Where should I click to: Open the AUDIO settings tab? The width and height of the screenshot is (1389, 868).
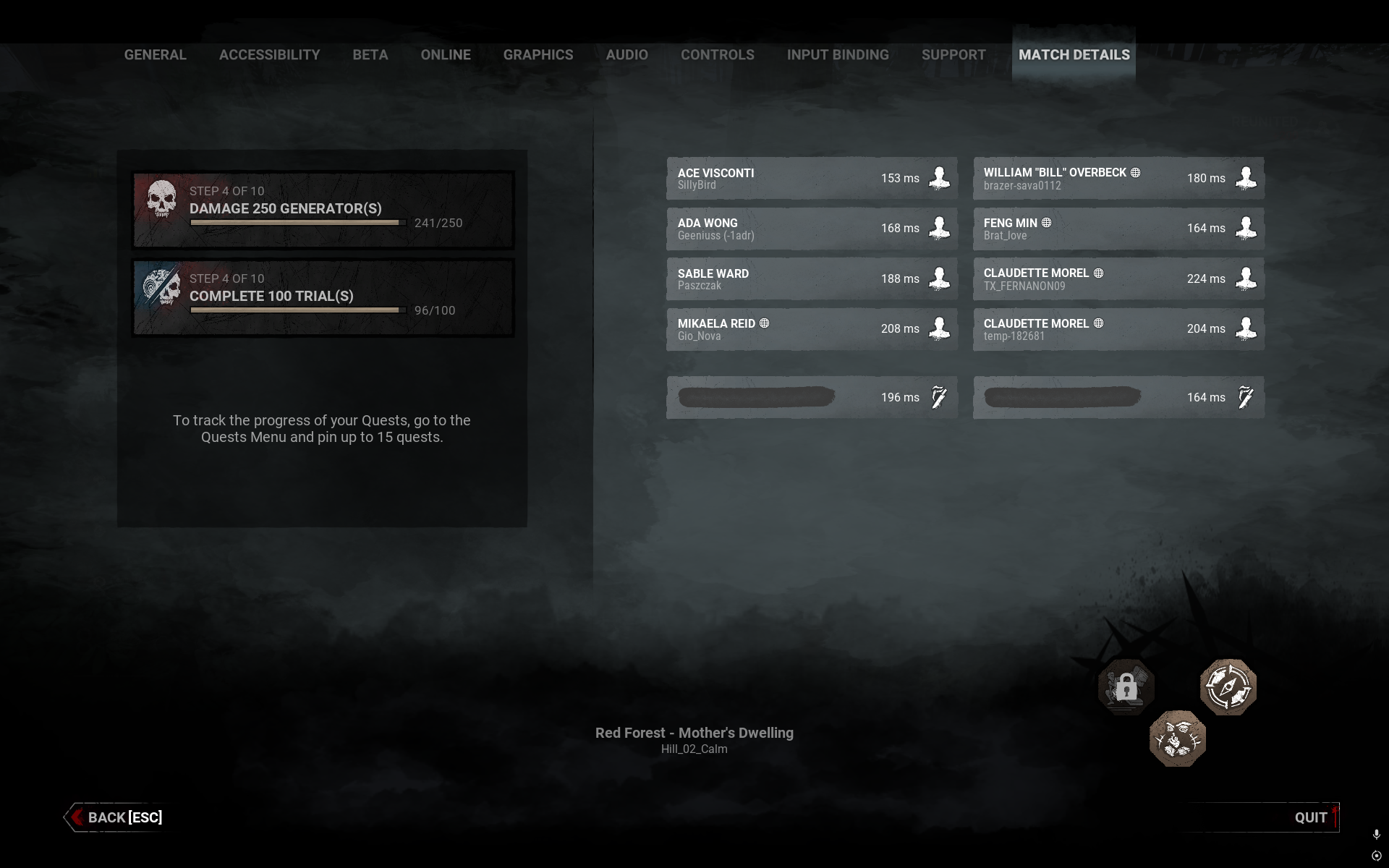[626, 54]
